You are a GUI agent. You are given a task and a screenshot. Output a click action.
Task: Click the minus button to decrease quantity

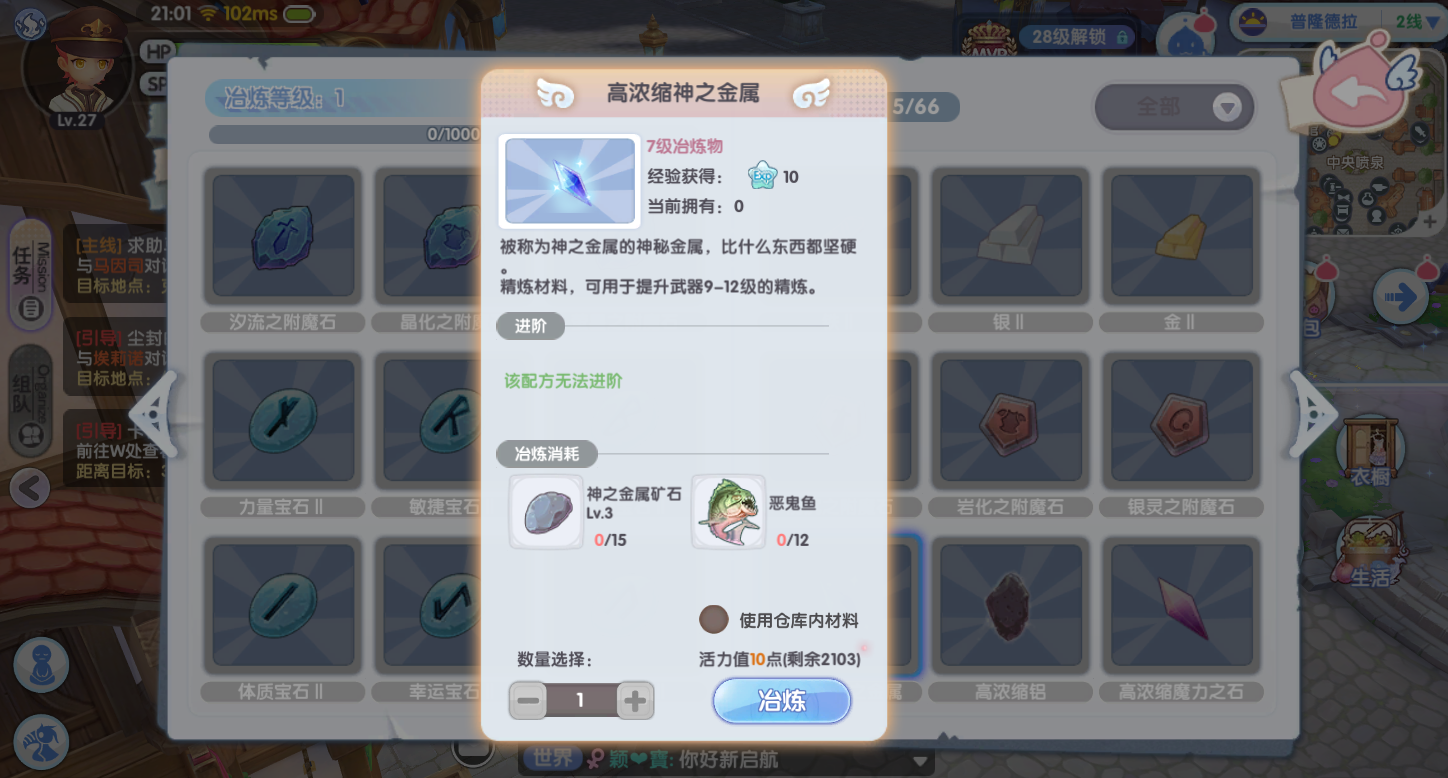click(527, 700)
